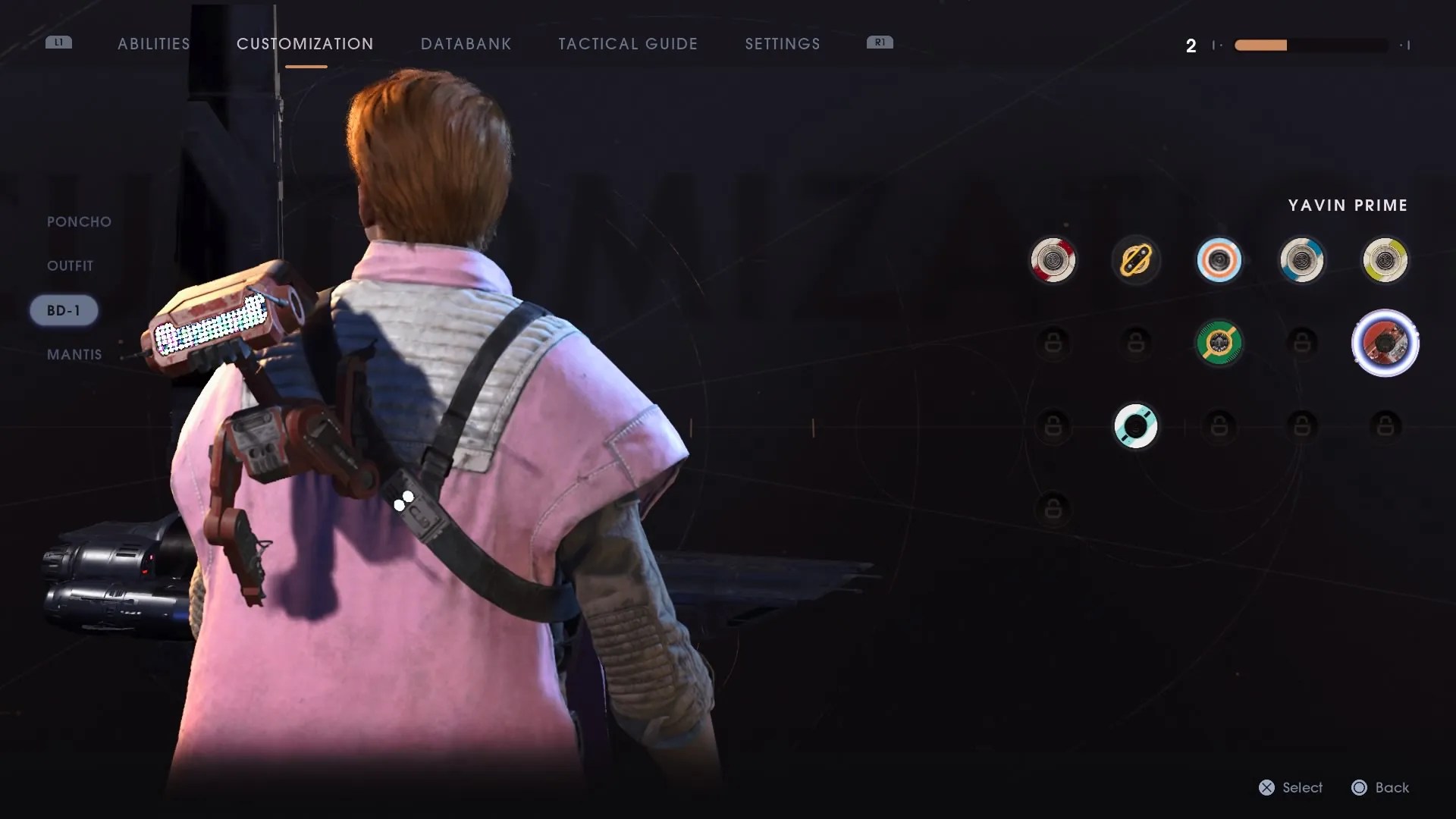
Task: Click a locked paint scheme slot
Action: [x=1053, y=343]
